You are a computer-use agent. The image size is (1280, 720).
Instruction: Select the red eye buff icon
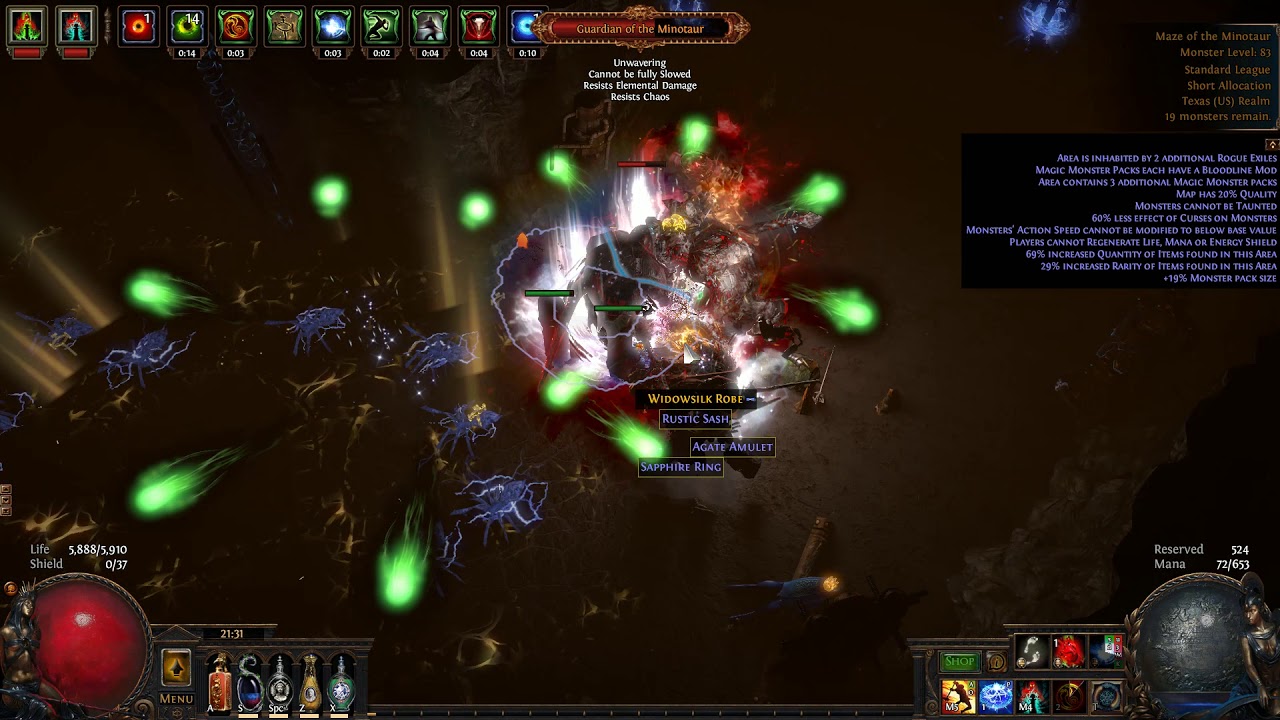pos(138,27)
